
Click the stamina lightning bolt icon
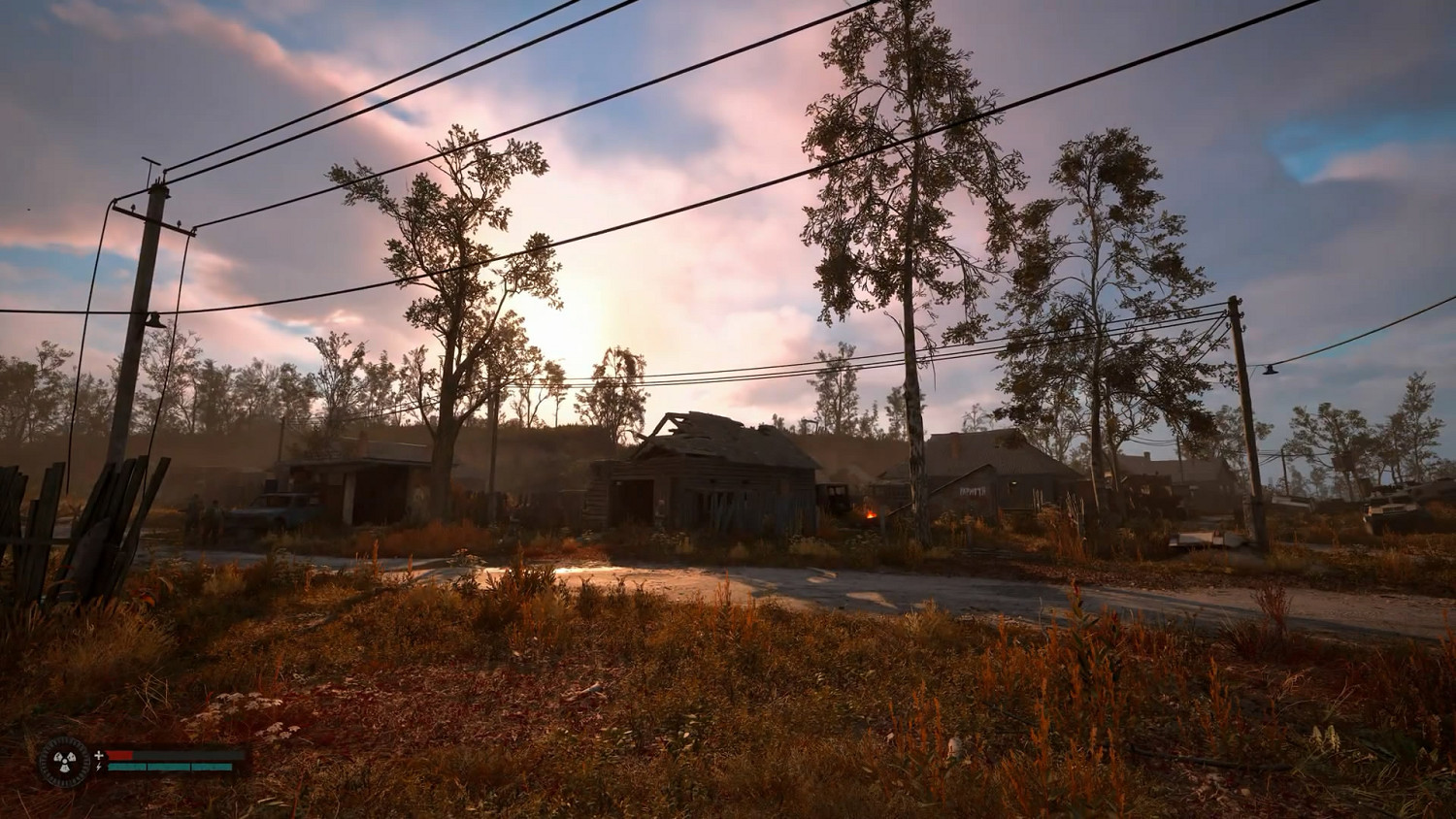click(98, 767)
